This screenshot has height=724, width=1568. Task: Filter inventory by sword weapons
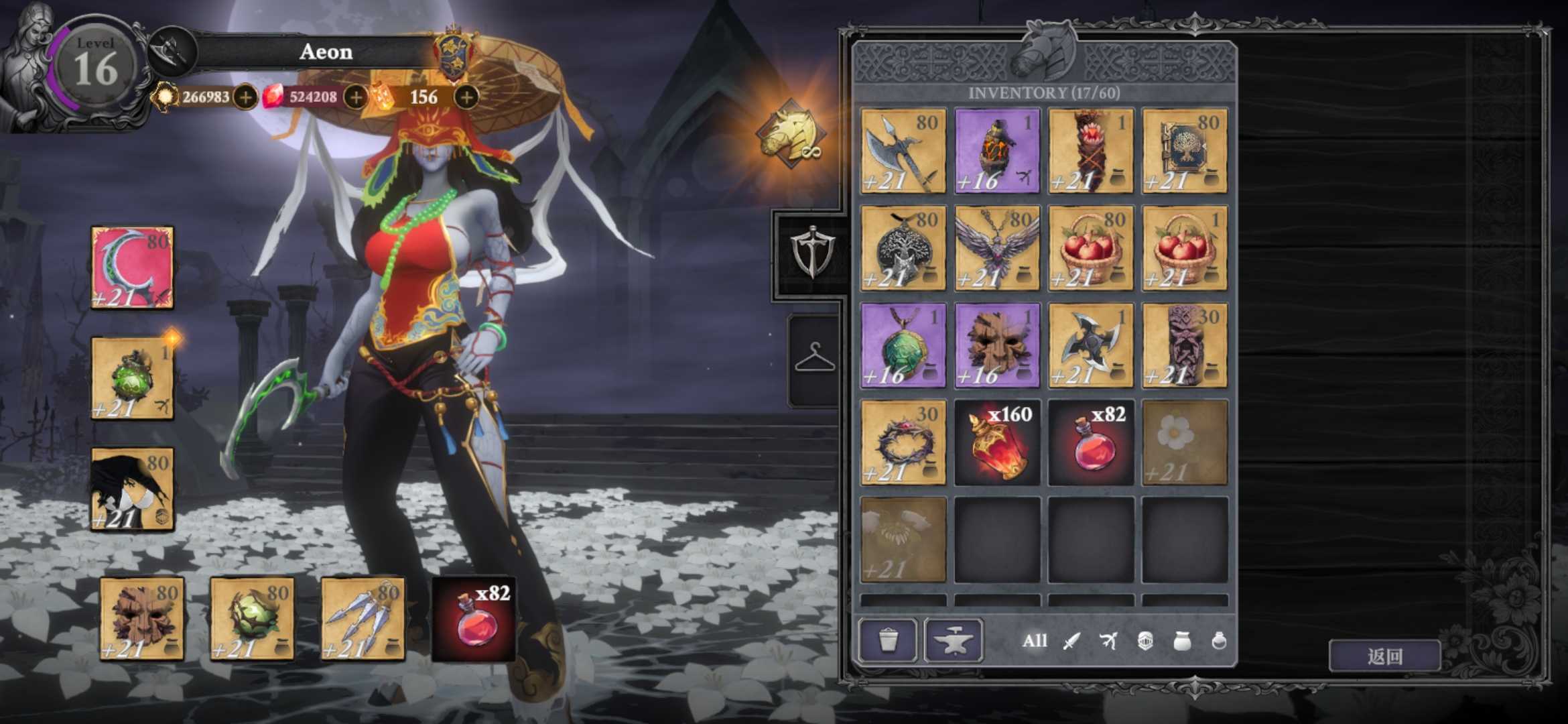pyautogui.click(x=1071, y=641)
